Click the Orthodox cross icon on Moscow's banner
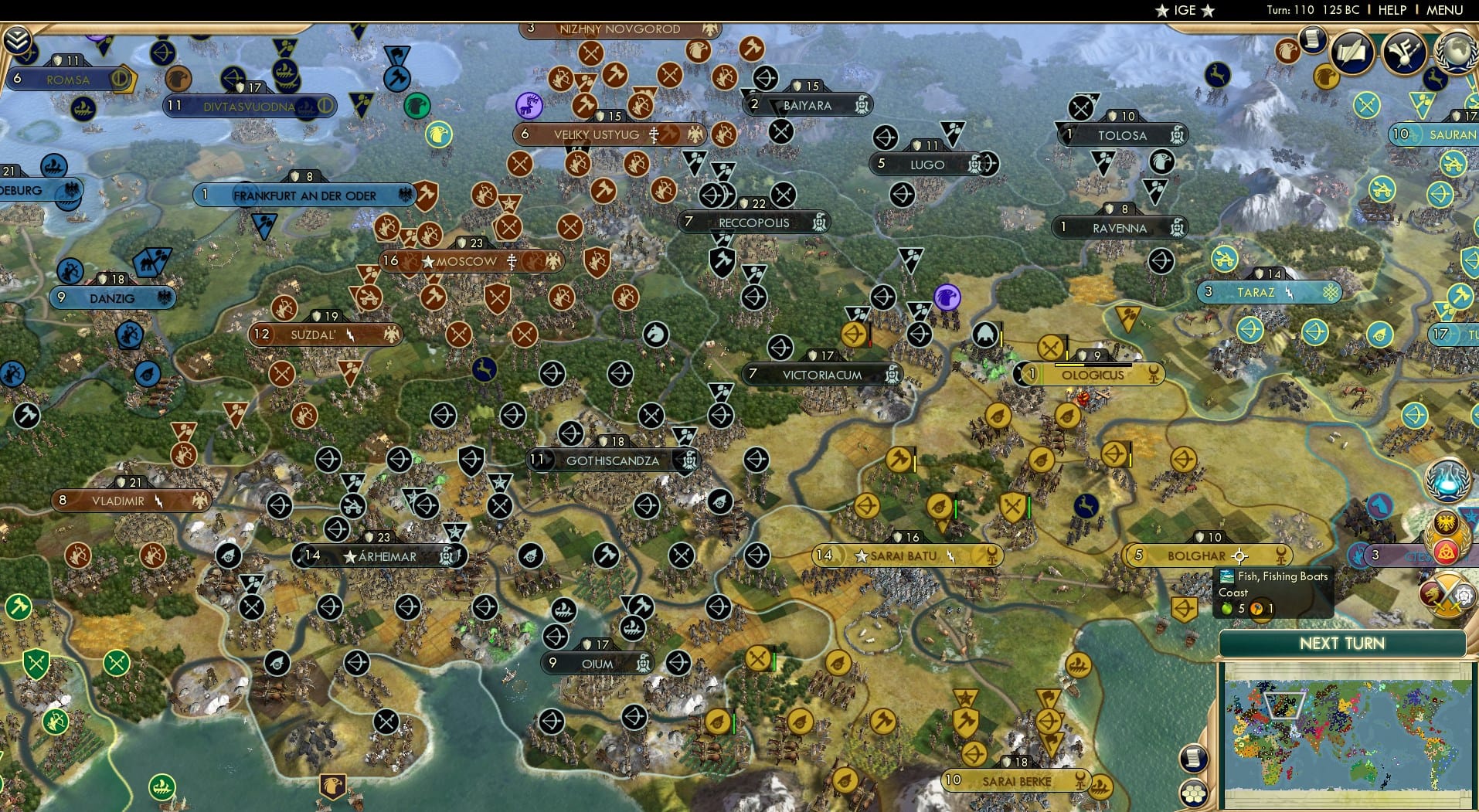 pyautogui.click(x=512, y=263)
